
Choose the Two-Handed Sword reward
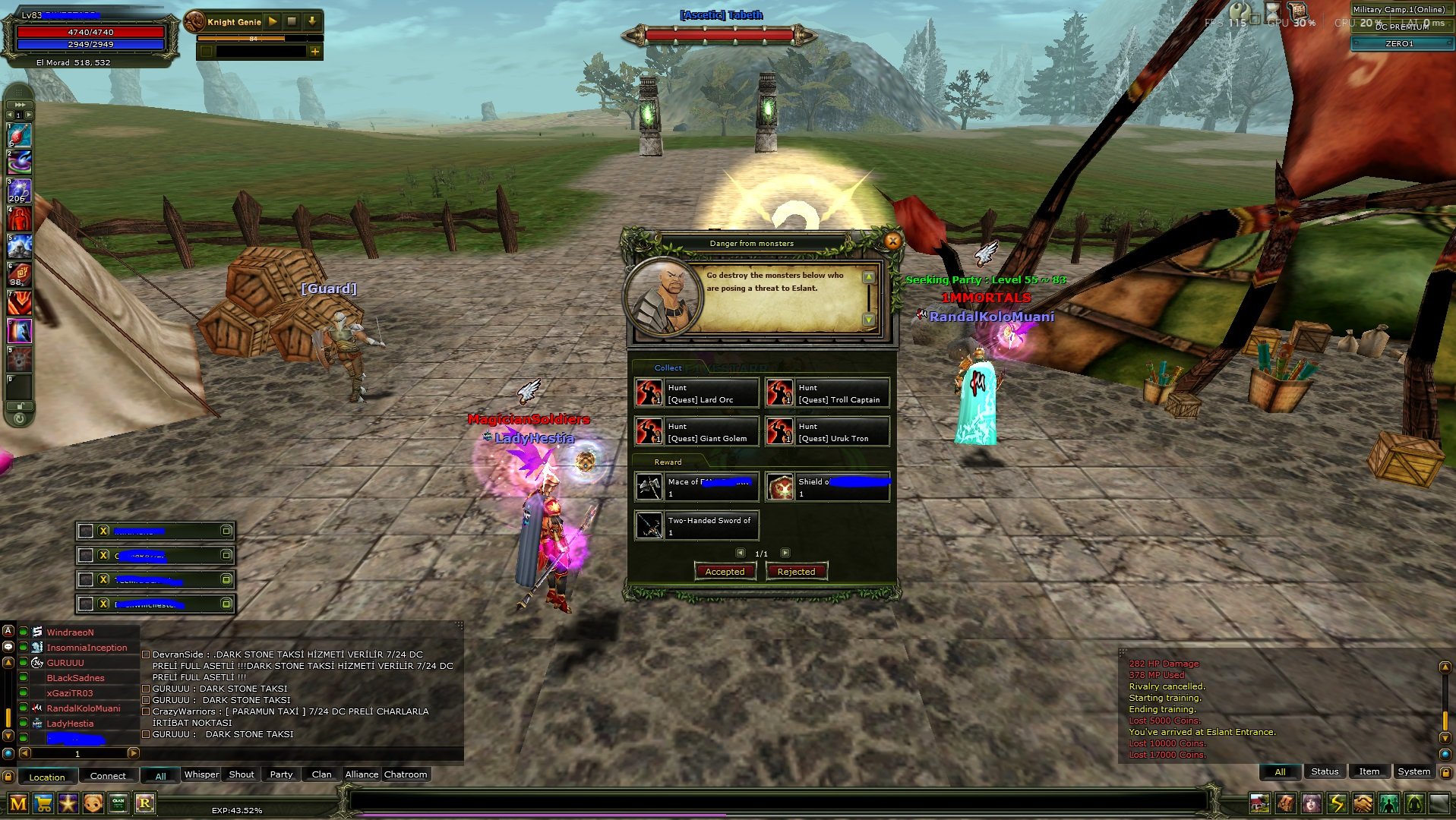[x=696, y=526]
